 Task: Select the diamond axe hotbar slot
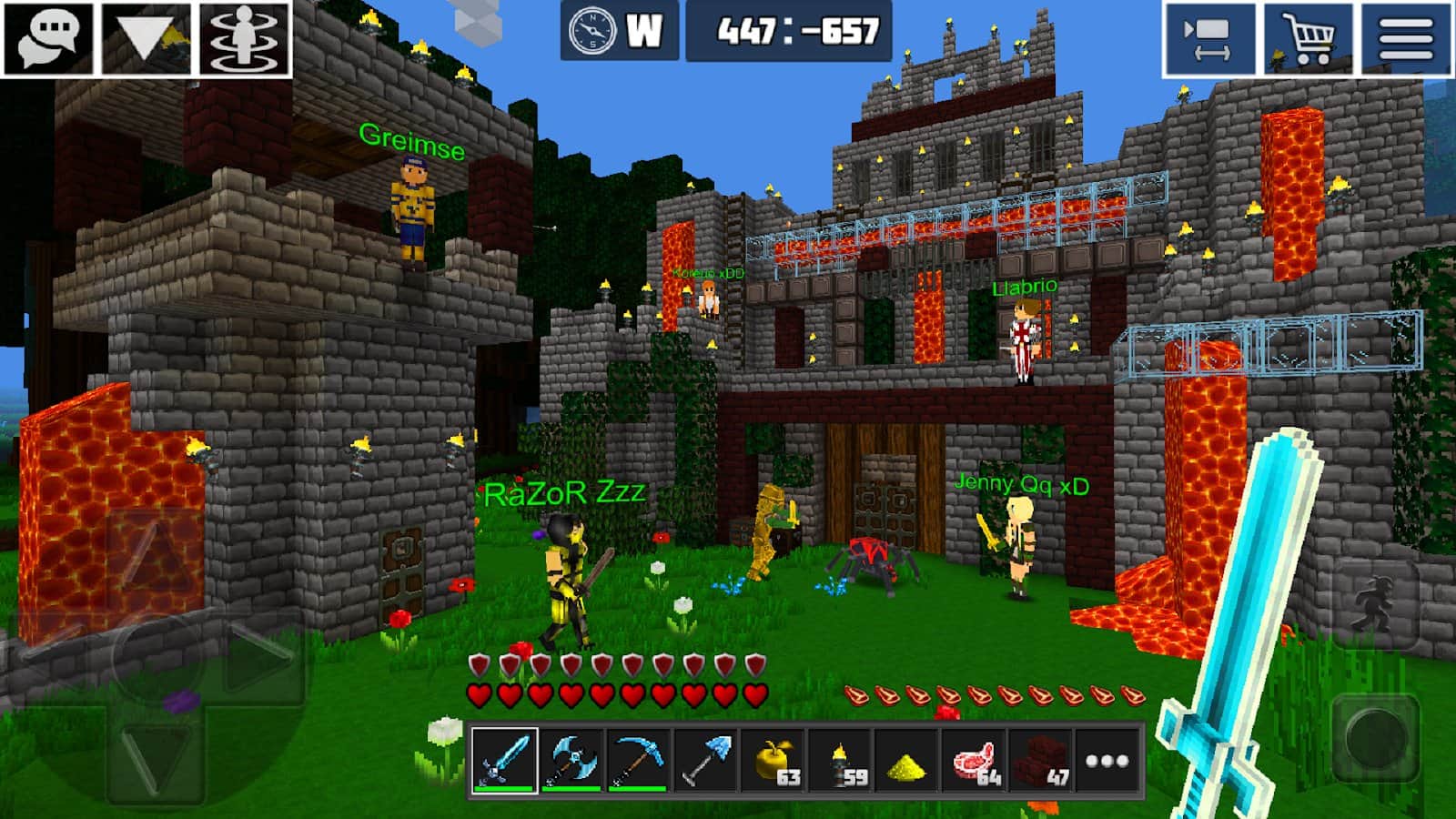(571, 760)
